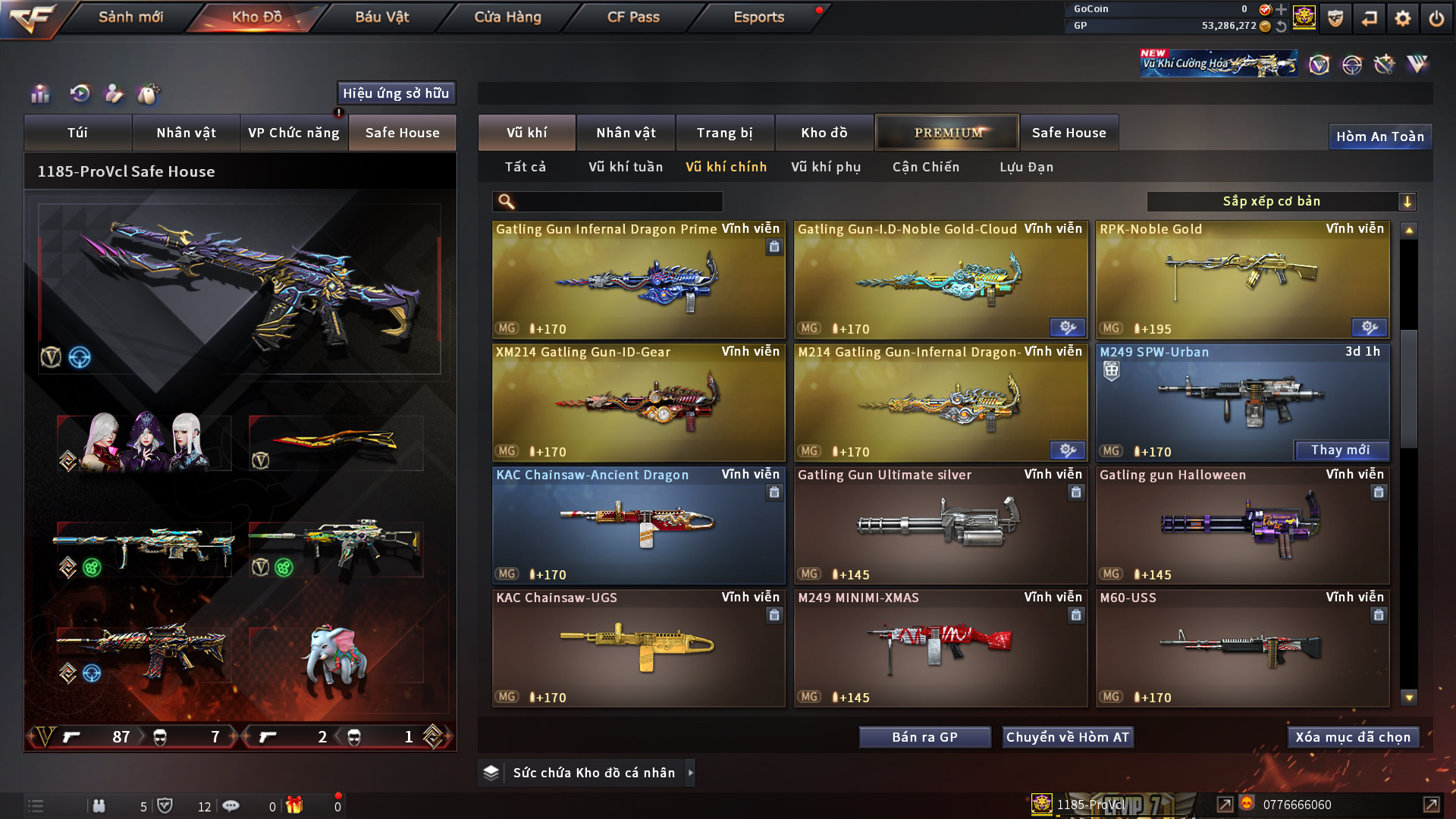
Task: Click the Bán ra GP button
Action: click(x=924, y=737)
